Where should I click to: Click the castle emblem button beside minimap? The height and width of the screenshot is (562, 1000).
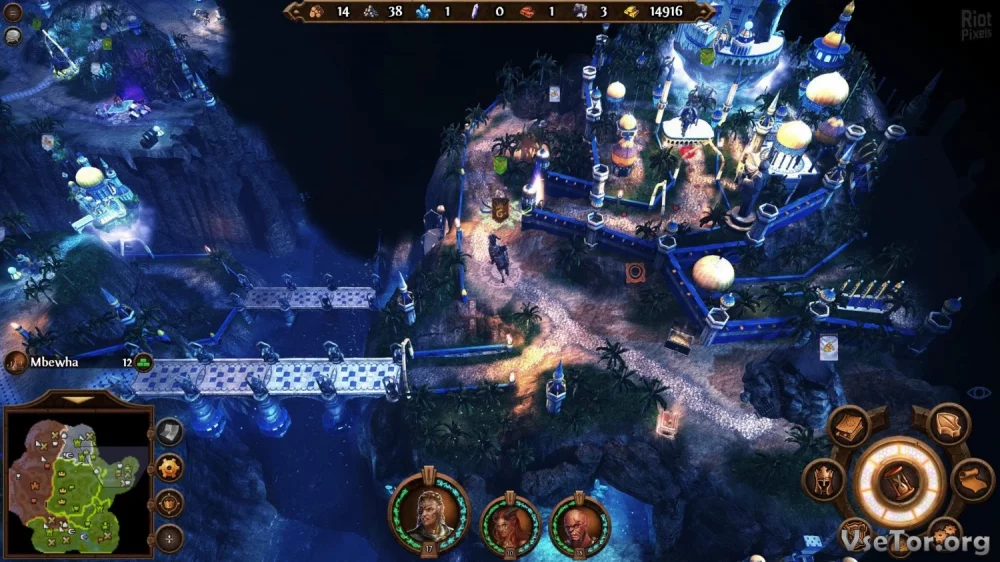tap(170, 502)
